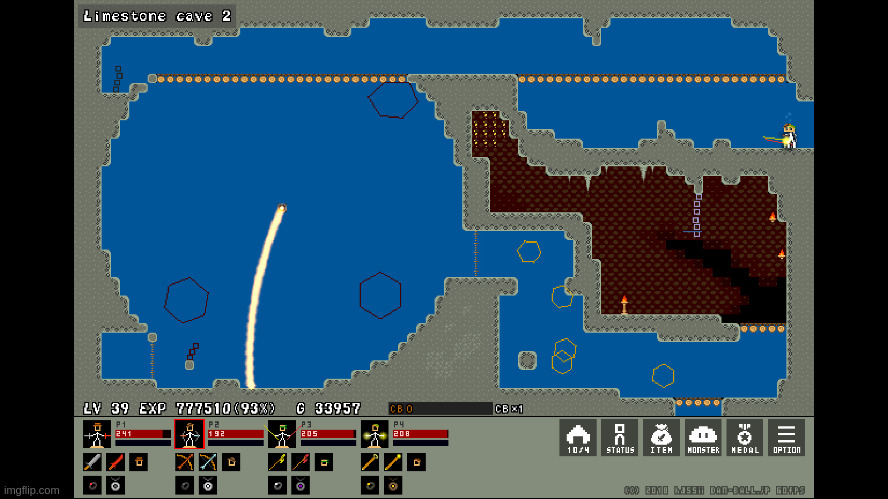This screenshot has height=499, width=888.
Task: Click P2's orange bow slot
Action: coord(185,462)
